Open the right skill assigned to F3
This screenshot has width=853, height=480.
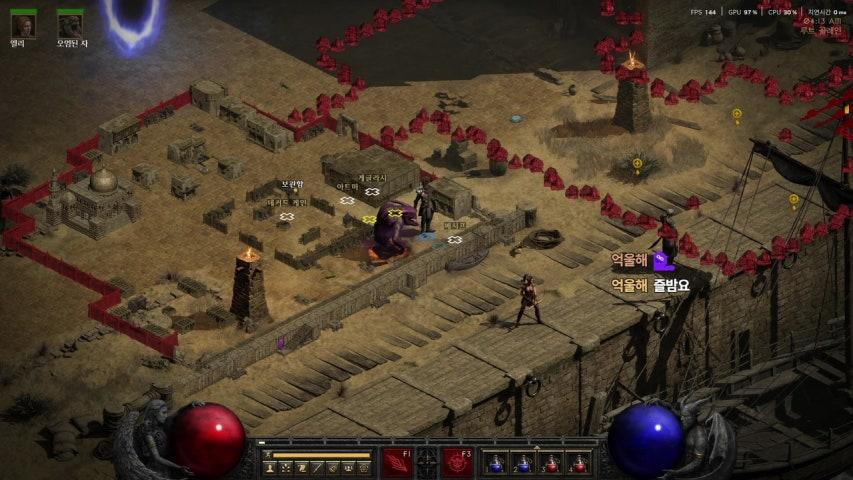pyautogui.click(x=457, y=463)
